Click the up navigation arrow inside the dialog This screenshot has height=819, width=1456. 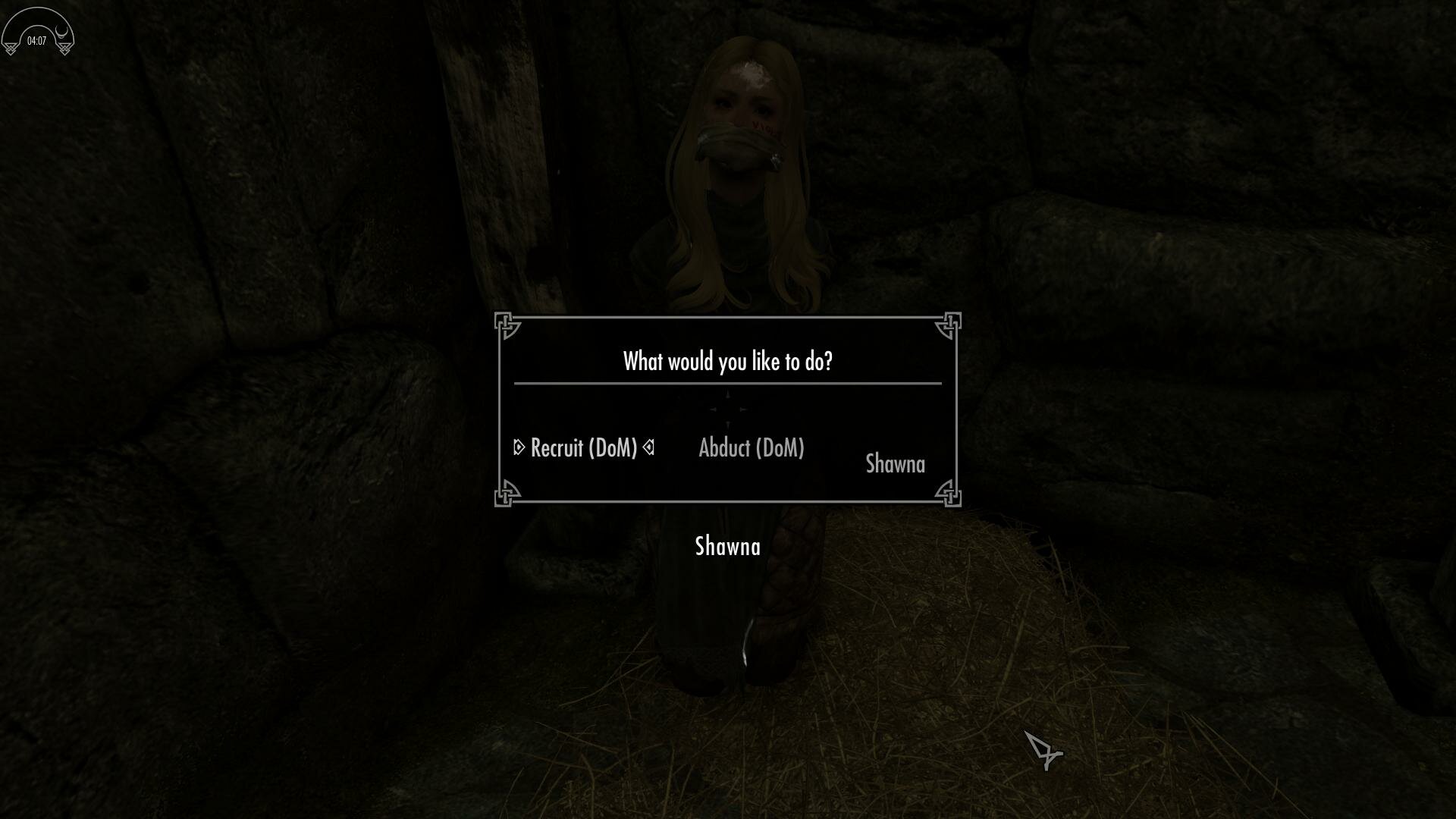(727, 394)
